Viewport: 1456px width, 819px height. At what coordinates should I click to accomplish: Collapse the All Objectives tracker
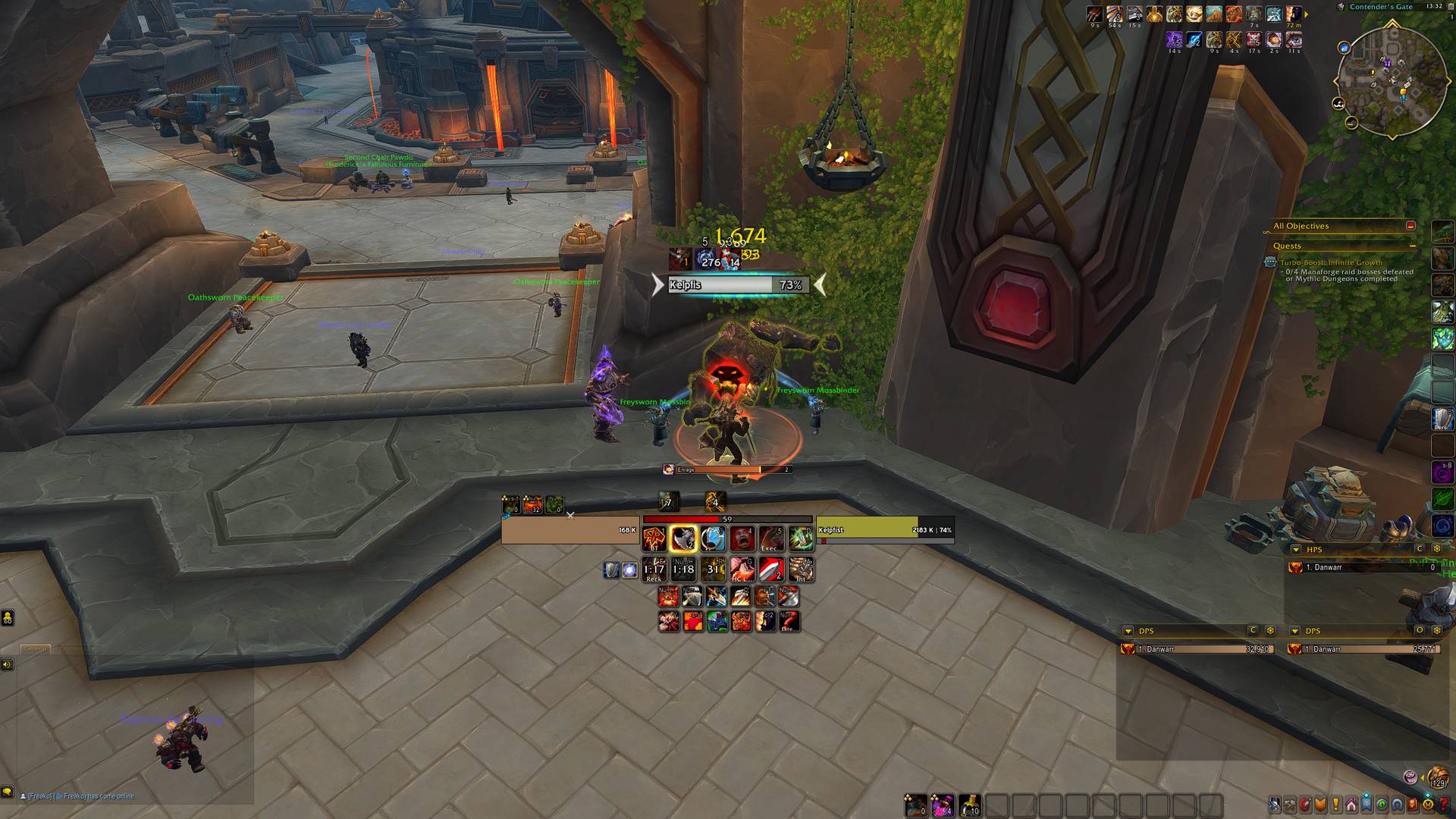click(1410, 226)
